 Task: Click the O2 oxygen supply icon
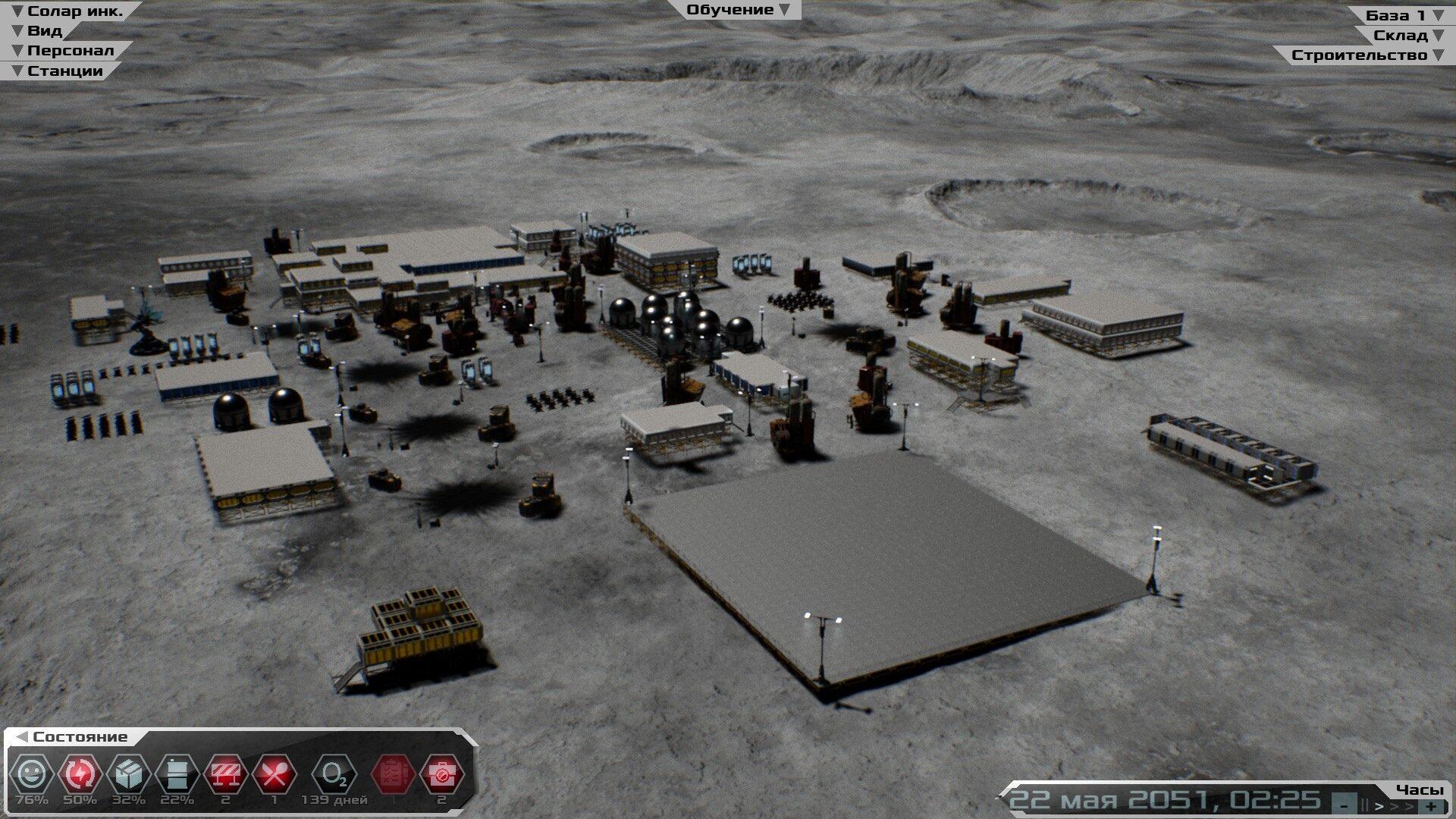point(334,774)
